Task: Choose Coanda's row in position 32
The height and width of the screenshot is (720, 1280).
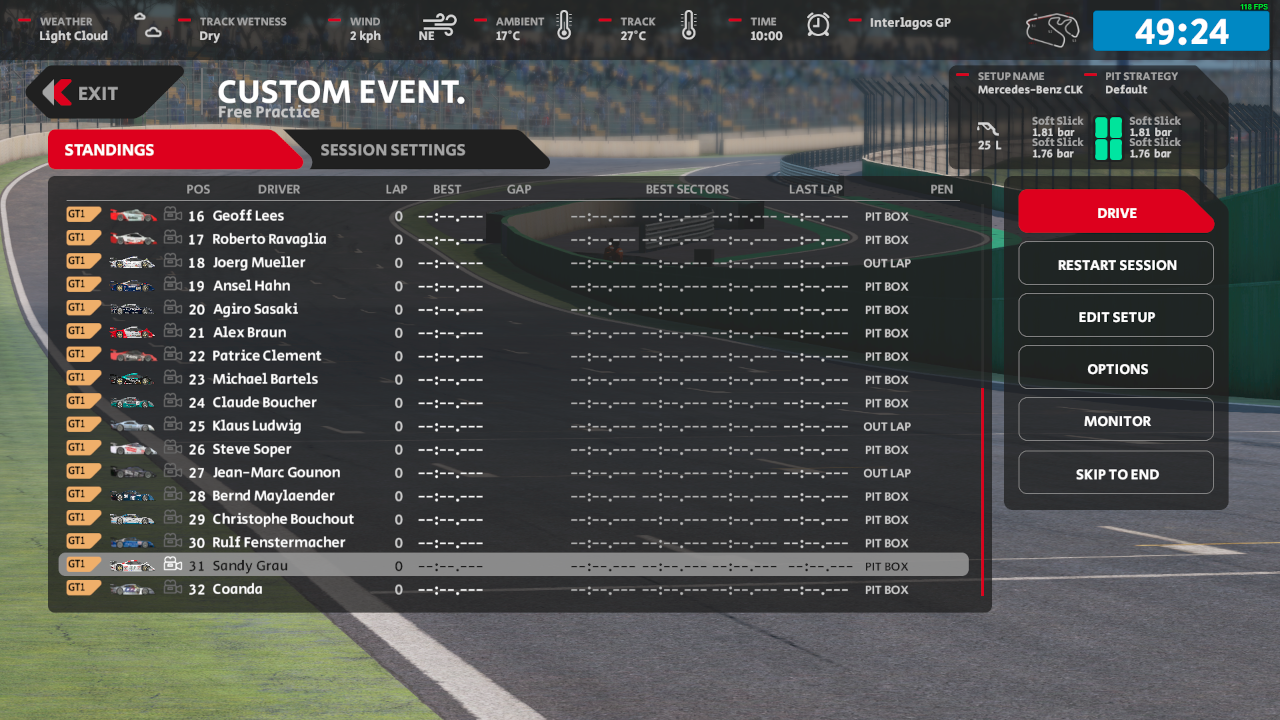Action: point(238,590)
